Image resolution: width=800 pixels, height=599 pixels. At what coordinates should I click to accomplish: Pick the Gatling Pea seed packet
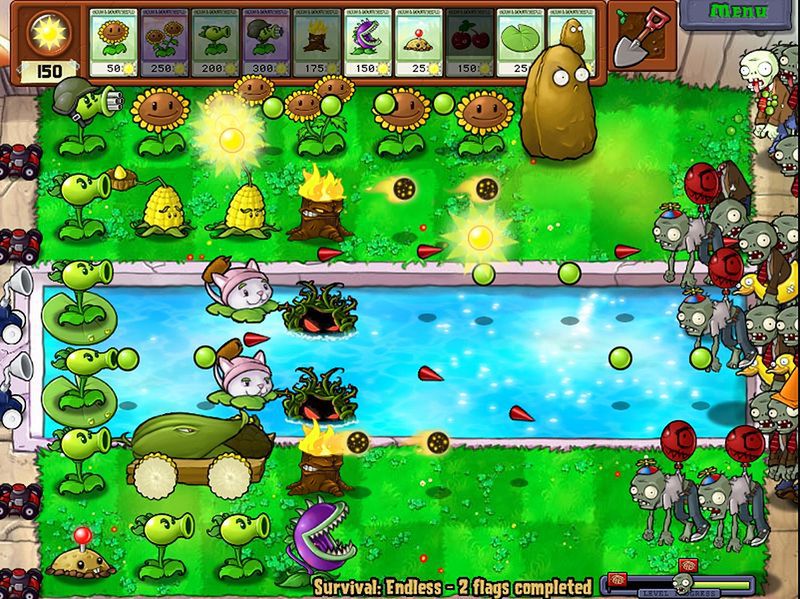pyautogui.click(x=266, y=42)
